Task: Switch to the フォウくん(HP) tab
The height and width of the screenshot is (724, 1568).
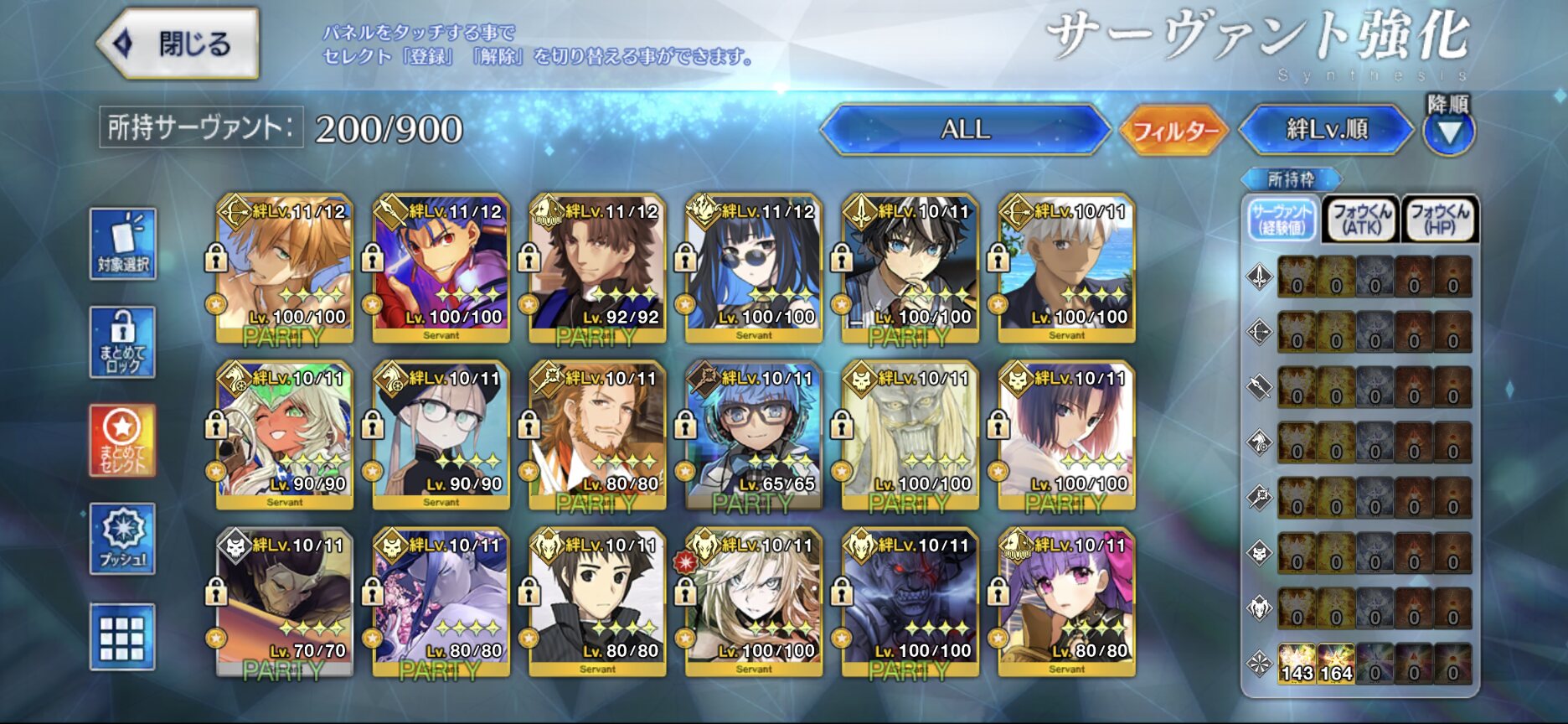Action: click(1439, 220)
